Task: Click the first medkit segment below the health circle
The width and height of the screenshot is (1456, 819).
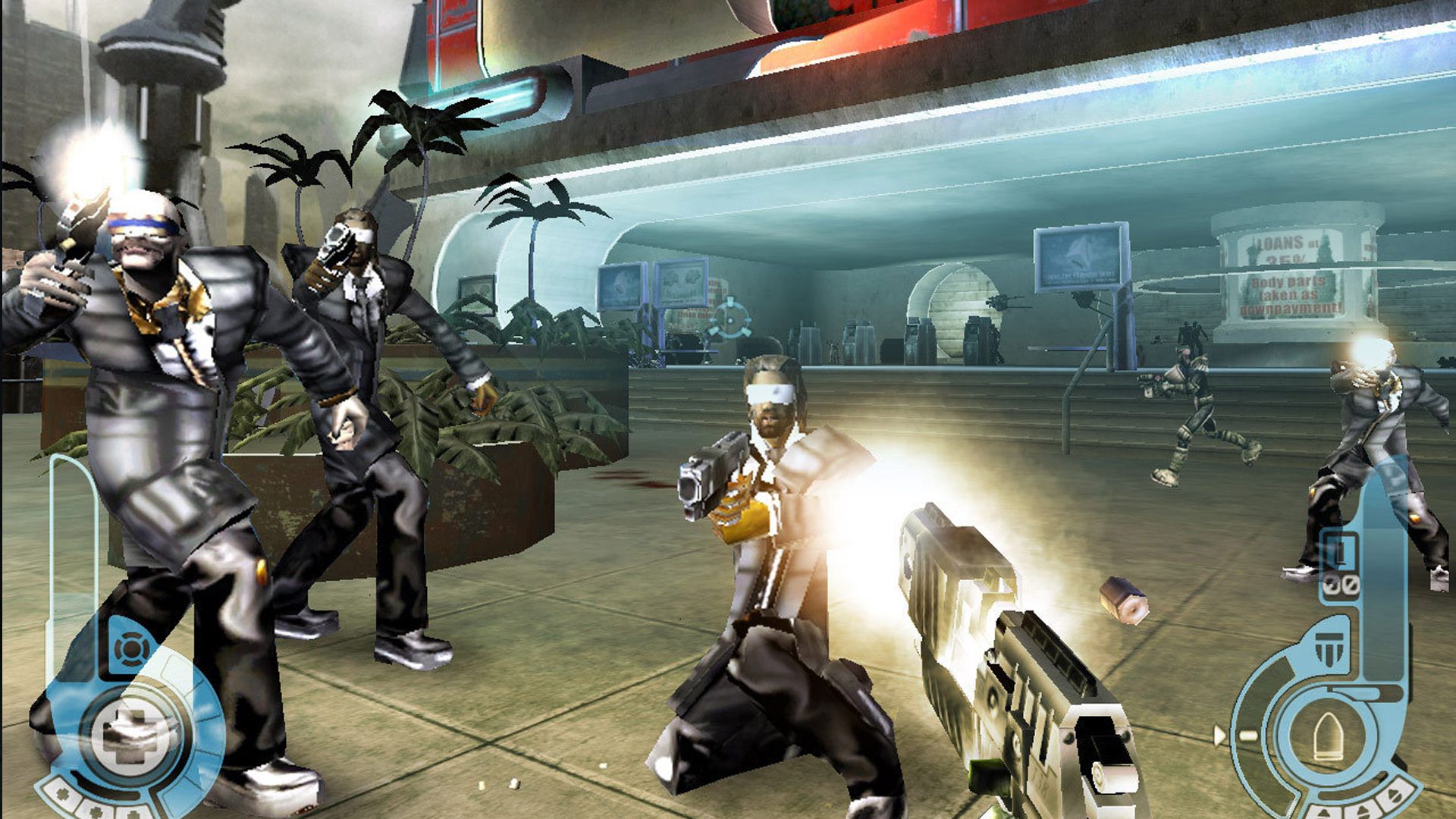Action: pyautogui.click(x=61, y=795)
